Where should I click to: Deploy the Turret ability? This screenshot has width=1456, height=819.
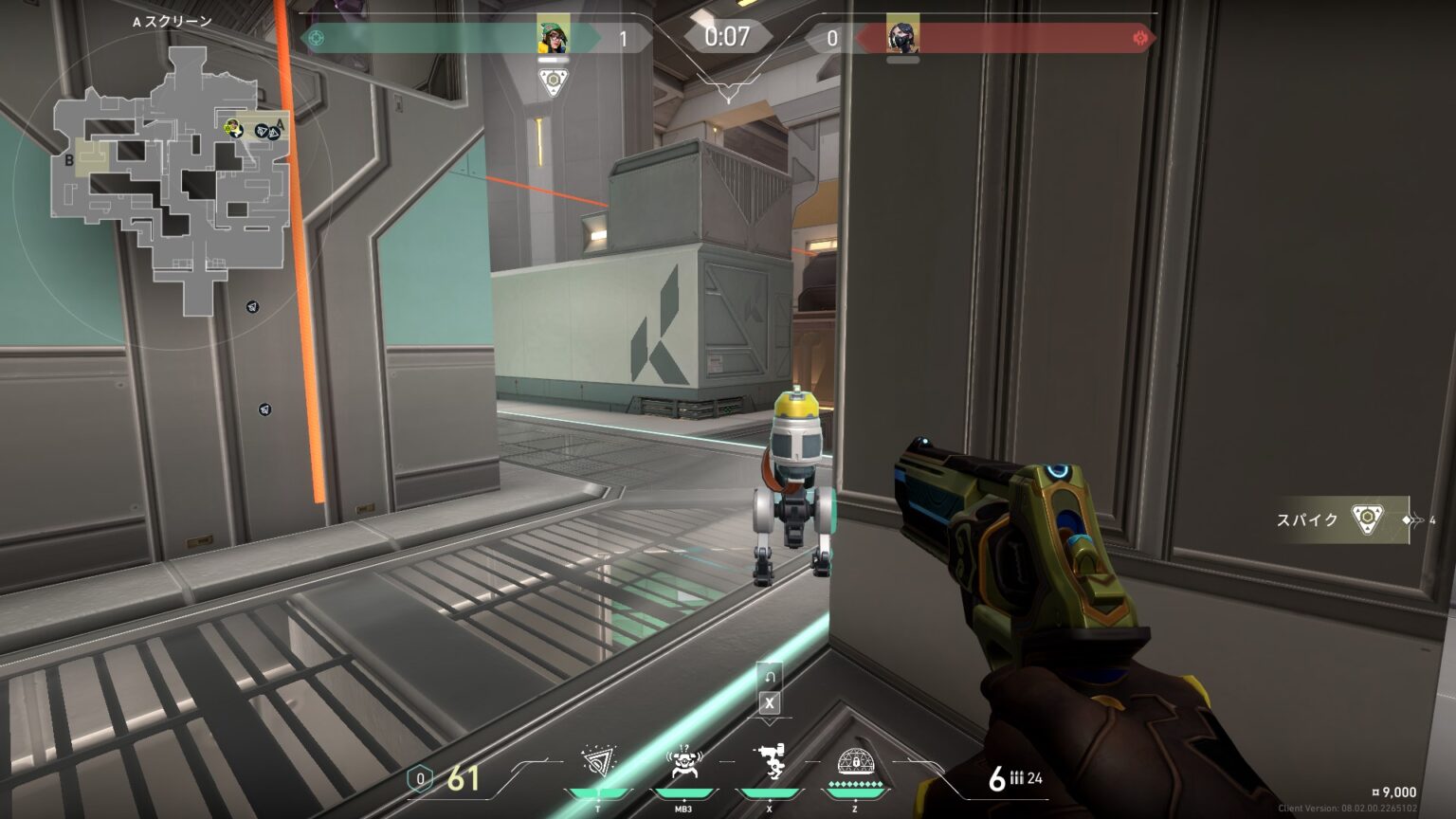pos(769,764)
